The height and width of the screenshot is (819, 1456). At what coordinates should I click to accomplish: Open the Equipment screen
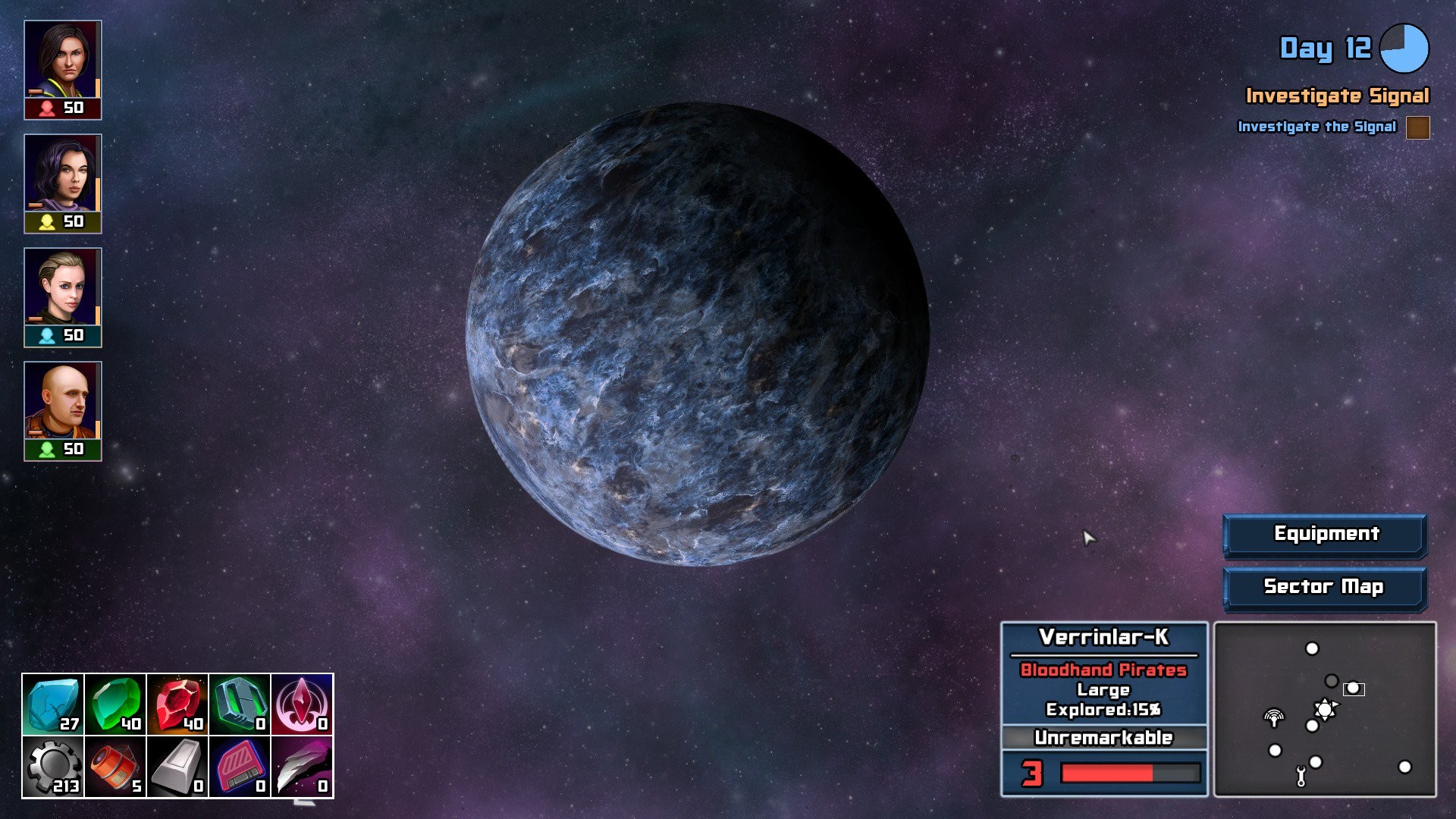tap(1324, 534)
